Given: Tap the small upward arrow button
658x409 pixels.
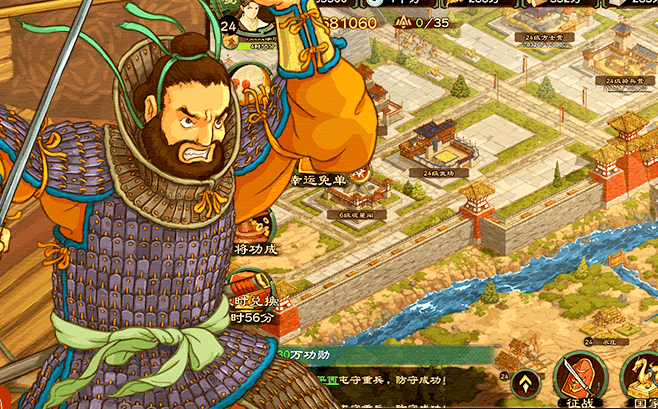Looking at the screenshot, I should [527, 382].
